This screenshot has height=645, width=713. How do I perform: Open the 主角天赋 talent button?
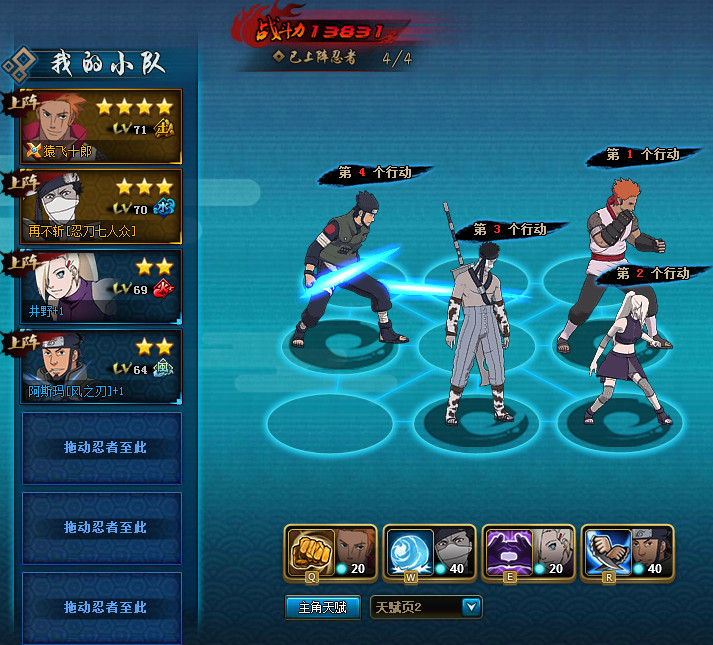(x=322, y=607)
